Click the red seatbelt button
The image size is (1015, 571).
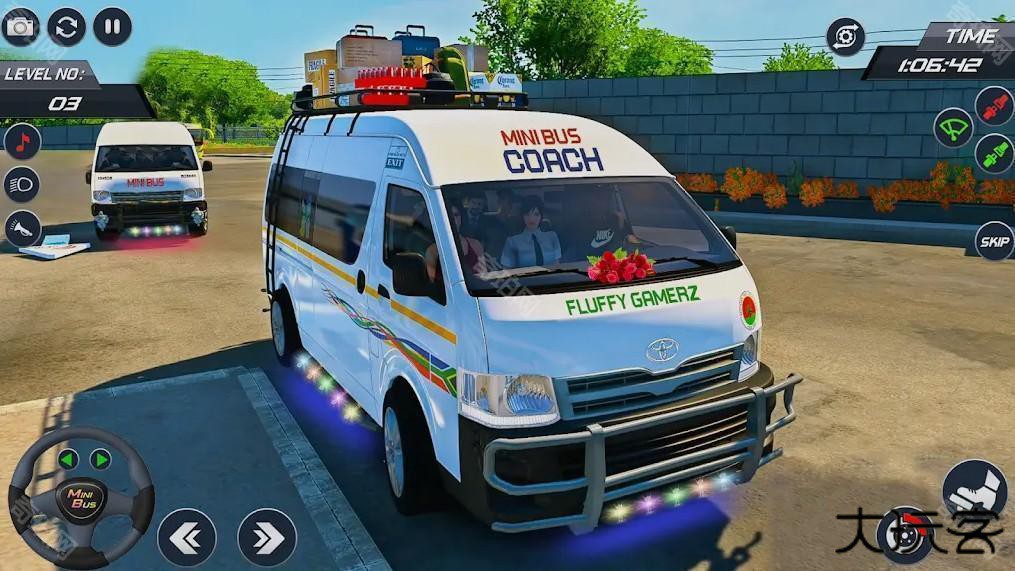pyautogui.click(x=994, y=106)
